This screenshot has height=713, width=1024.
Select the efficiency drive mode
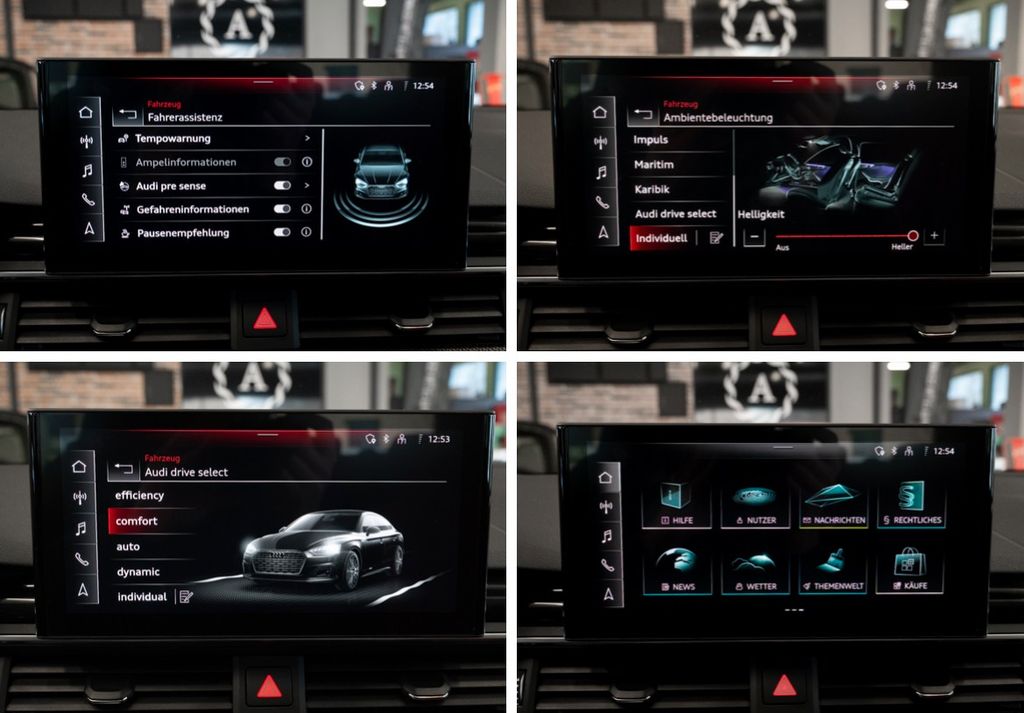click(150, 496)
